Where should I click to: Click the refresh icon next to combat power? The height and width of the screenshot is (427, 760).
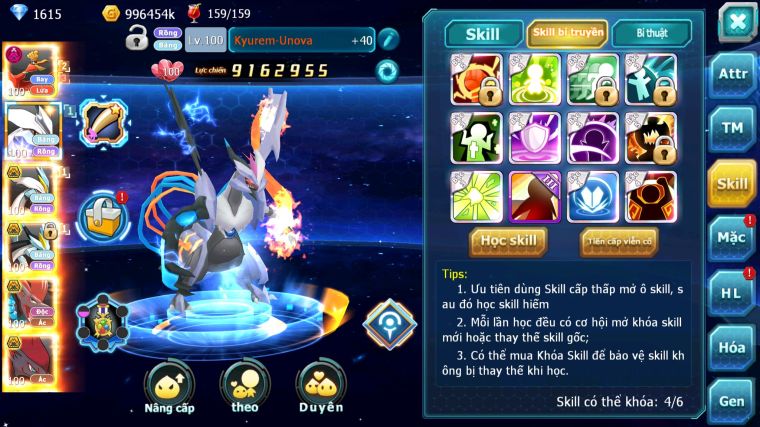tap(386, 71)
